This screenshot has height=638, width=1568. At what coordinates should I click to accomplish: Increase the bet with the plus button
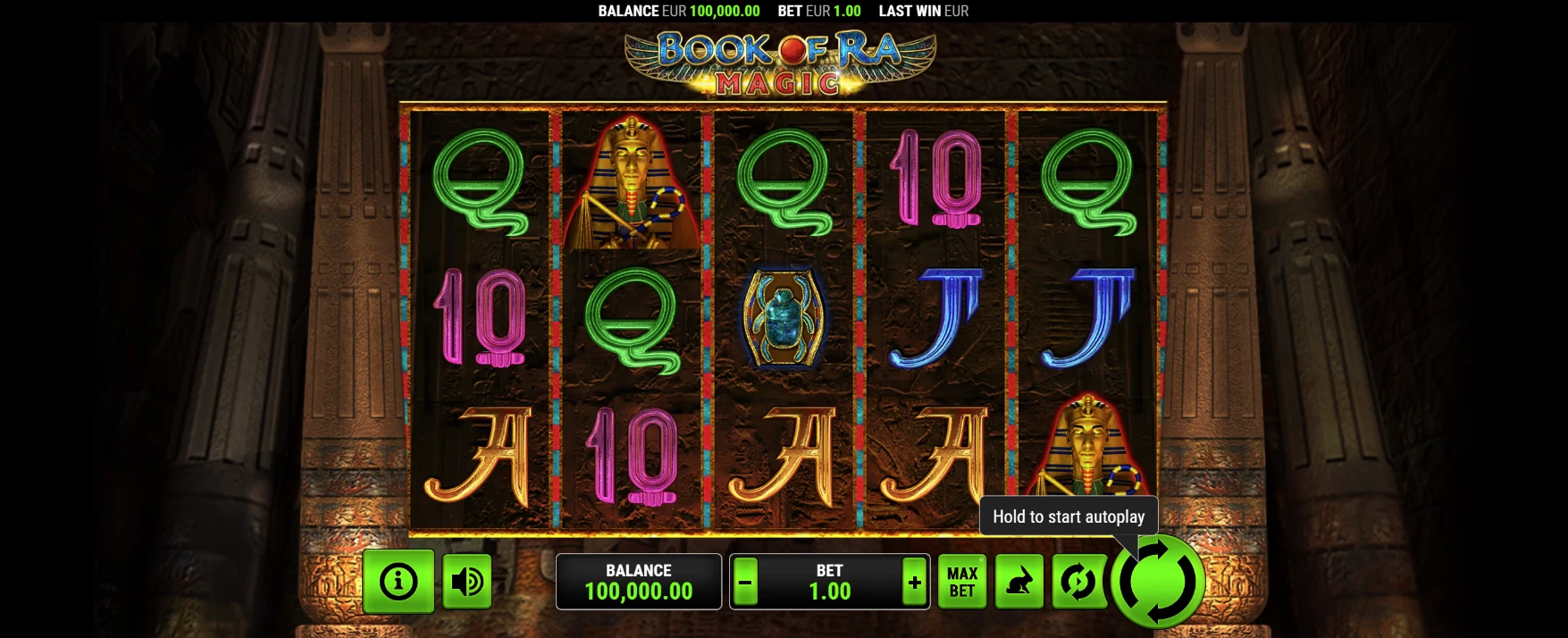(914, 583)
